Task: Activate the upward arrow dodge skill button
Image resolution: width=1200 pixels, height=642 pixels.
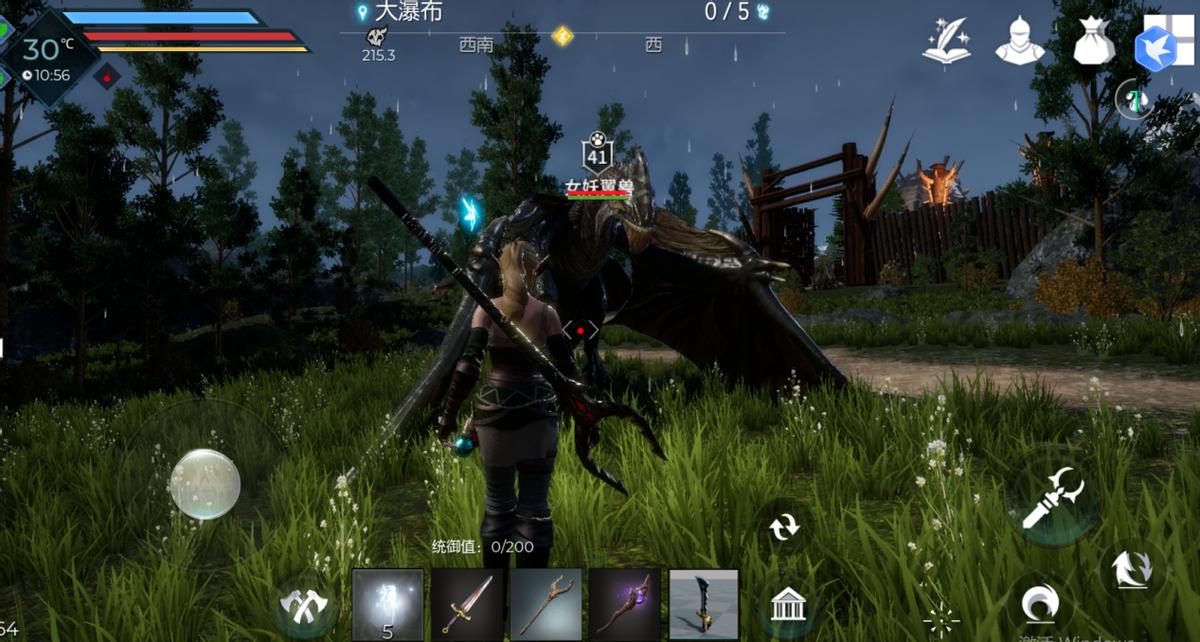Action: coord(1133,570)
